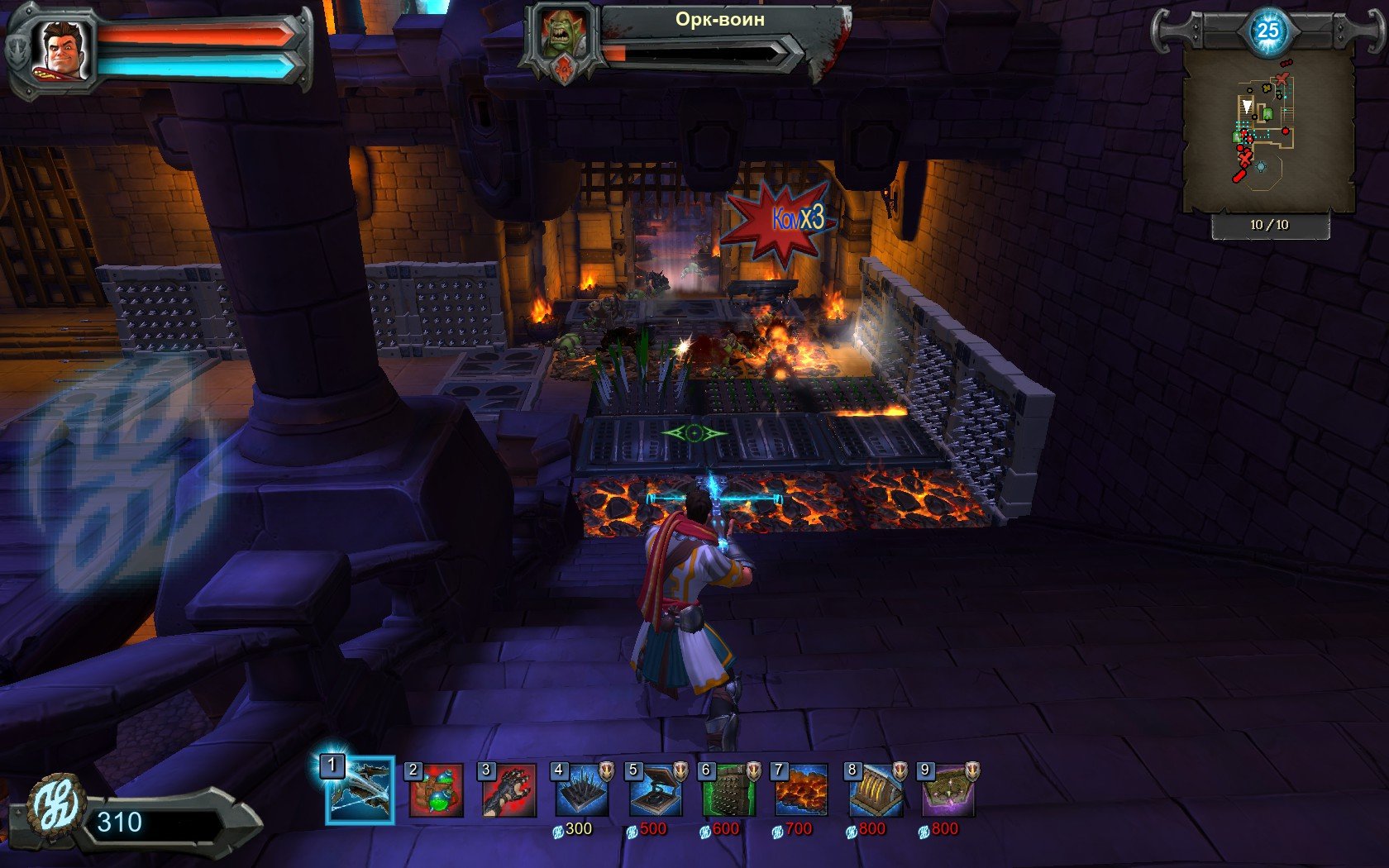
Task: Choose the lava brimstone trap costing 700
Action: (x=800, y=791)
